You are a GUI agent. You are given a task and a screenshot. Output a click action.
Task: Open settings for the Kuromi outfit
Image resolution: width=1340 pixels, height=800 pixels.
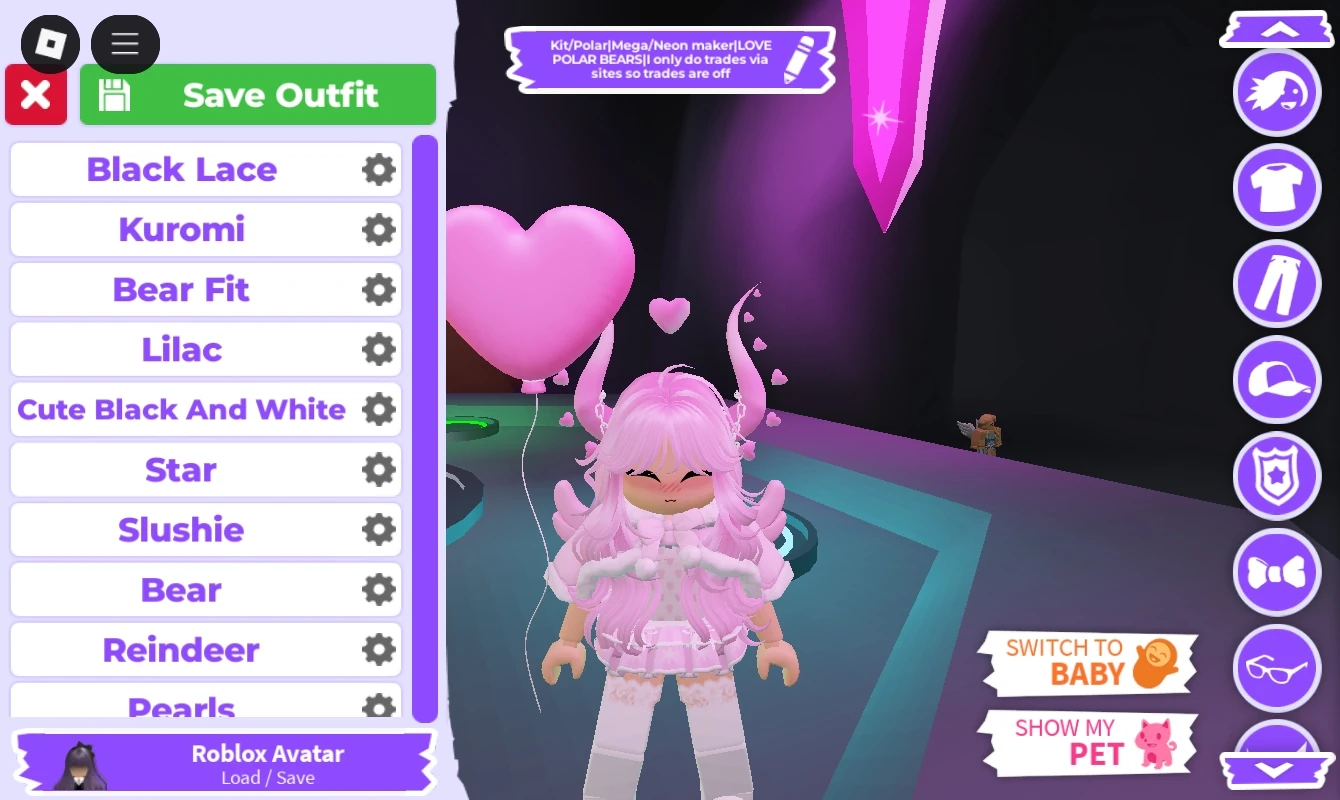pyautogui.click(x=377, y=229)
